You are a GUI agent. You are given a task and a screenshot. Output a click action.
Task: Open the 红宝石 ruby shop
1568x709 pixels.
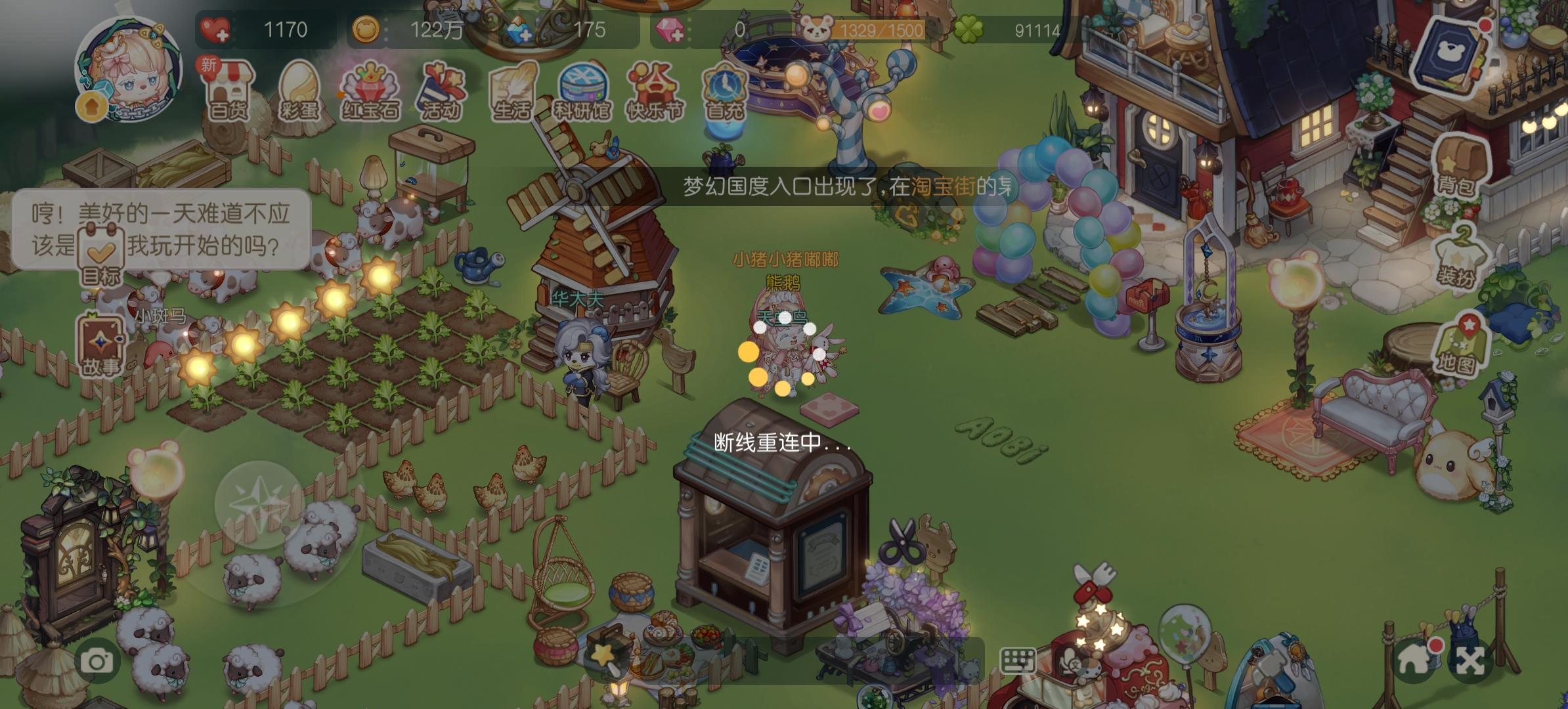(x=371, y=92)
